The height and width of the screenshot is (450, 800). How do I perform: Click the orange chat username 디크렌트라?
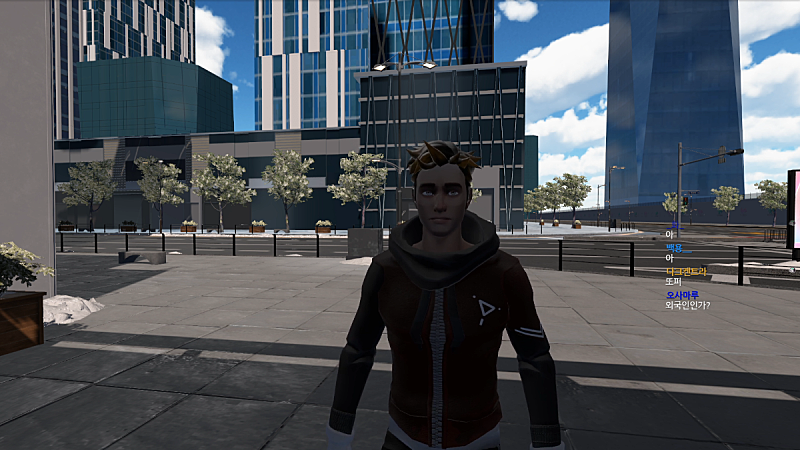coord(686,270)
